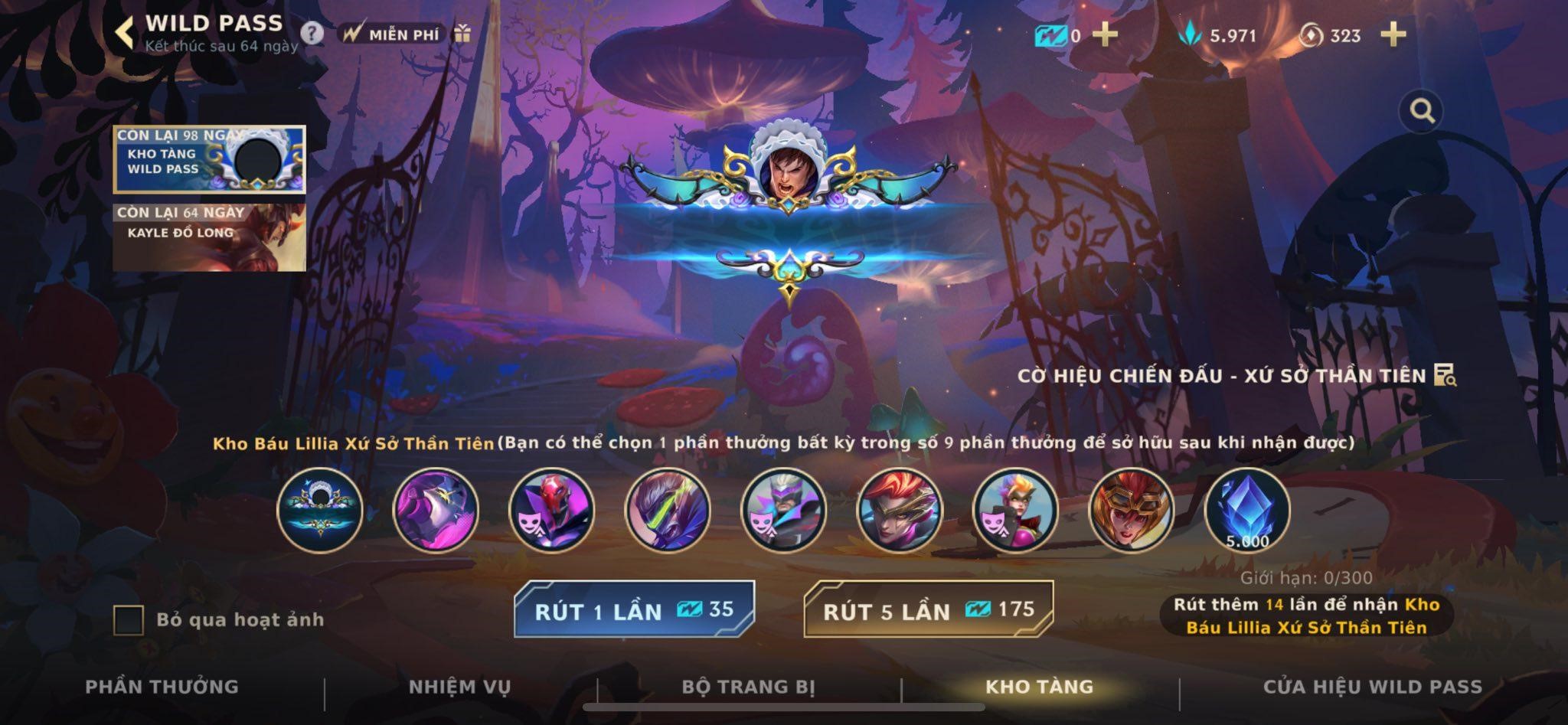Select the golden-goggles red-haired champion reward
The height and width of the screenshot is (725, 1568).
[x=1130, y=511]
